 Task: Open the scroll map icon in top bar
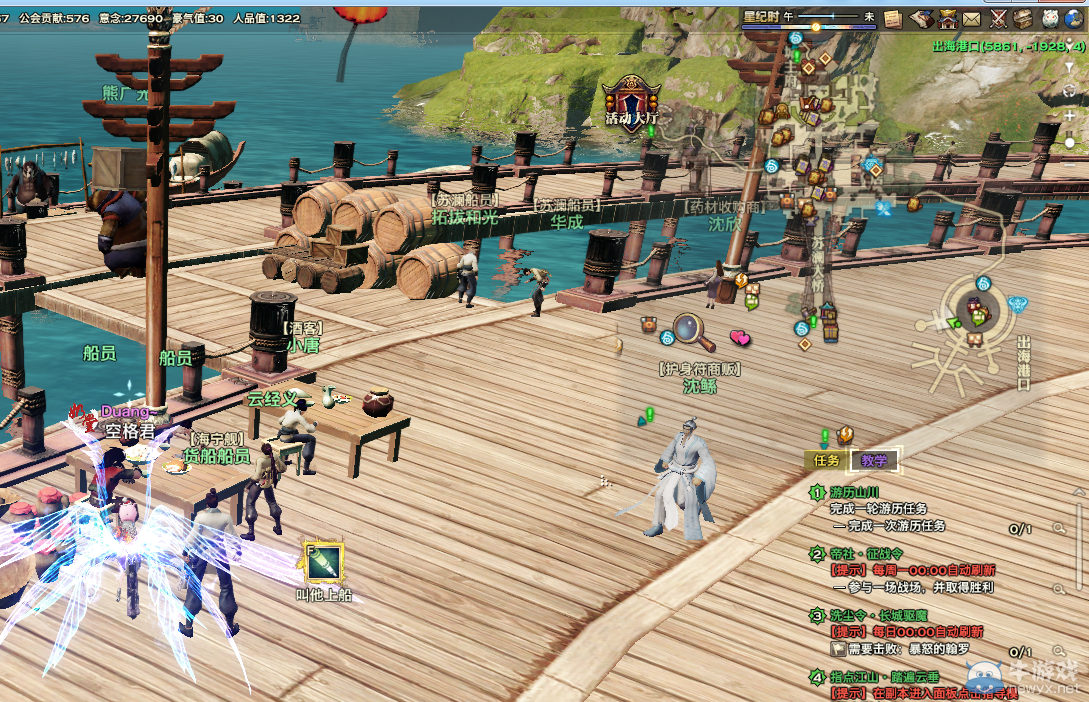pos(920,19)
